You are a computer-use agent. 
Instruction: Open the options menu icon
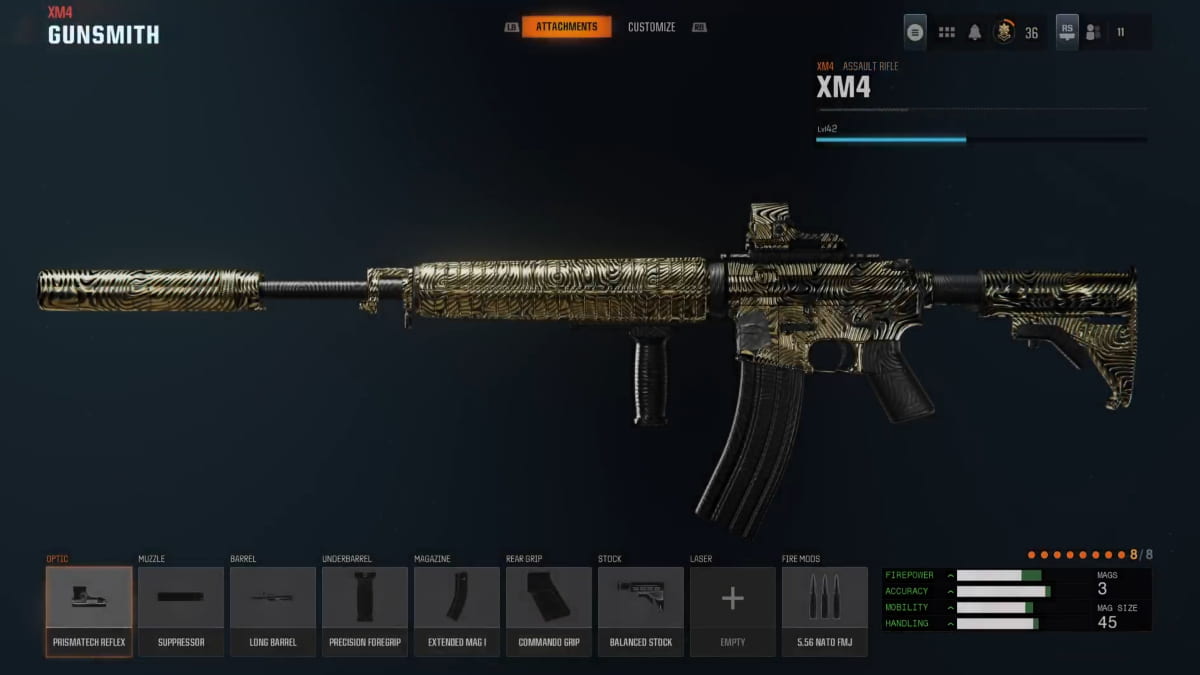point(915,32)
